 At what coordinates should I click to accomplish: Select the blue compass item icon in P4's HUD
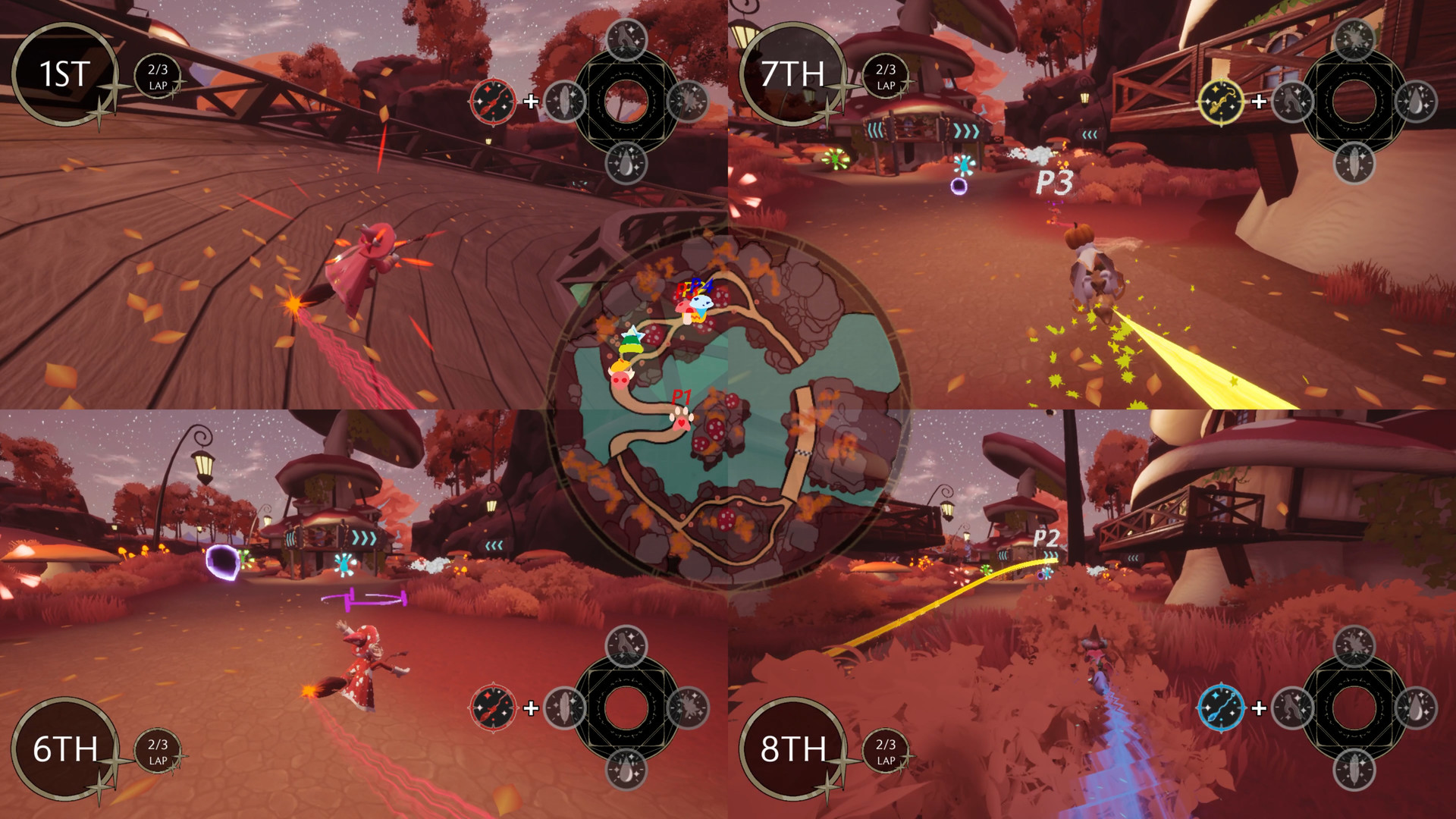1222,708
